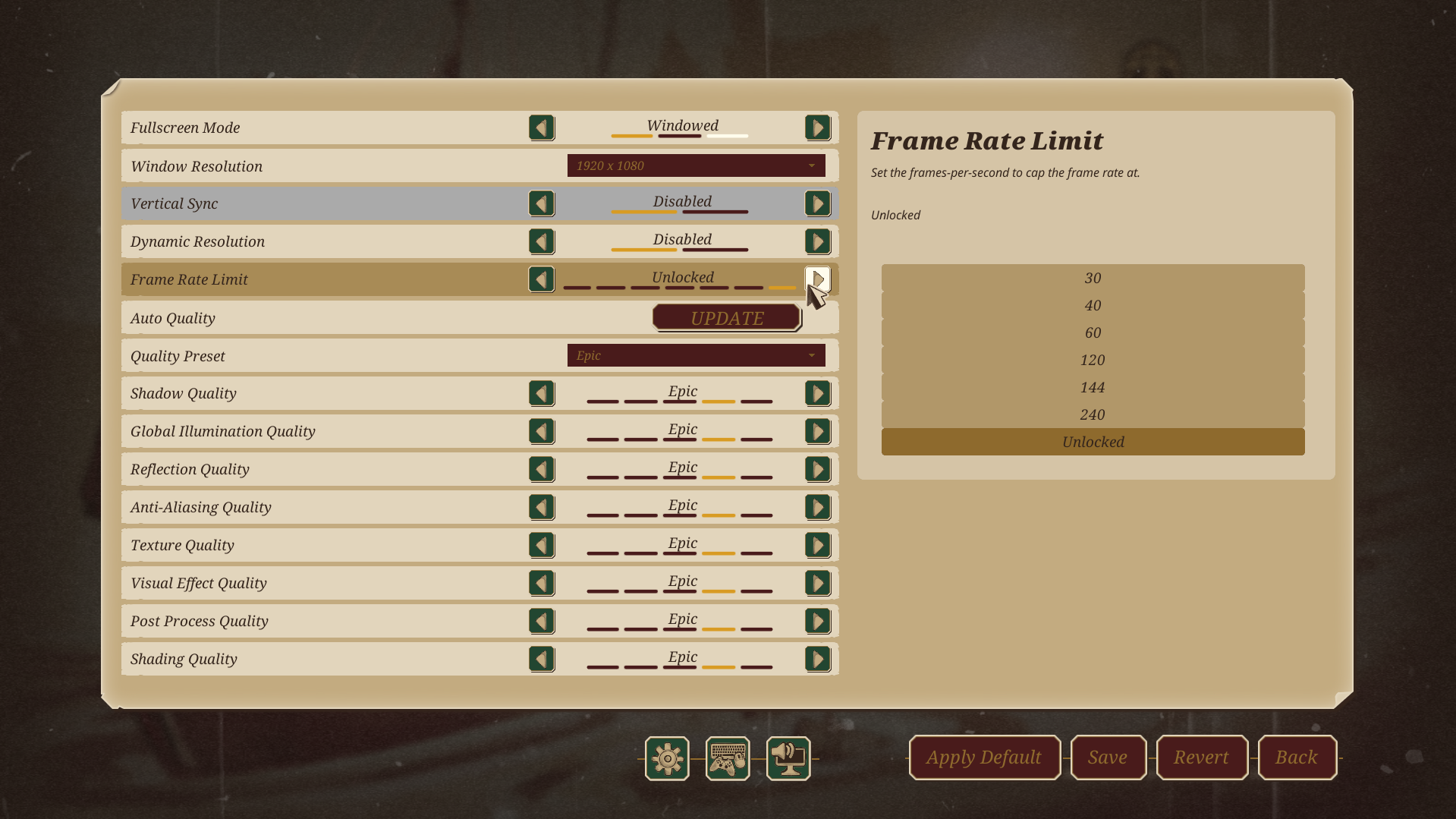Enable Dynamic Resolution
Viewport: 1456px width, 819px height.
pos(817,241)
